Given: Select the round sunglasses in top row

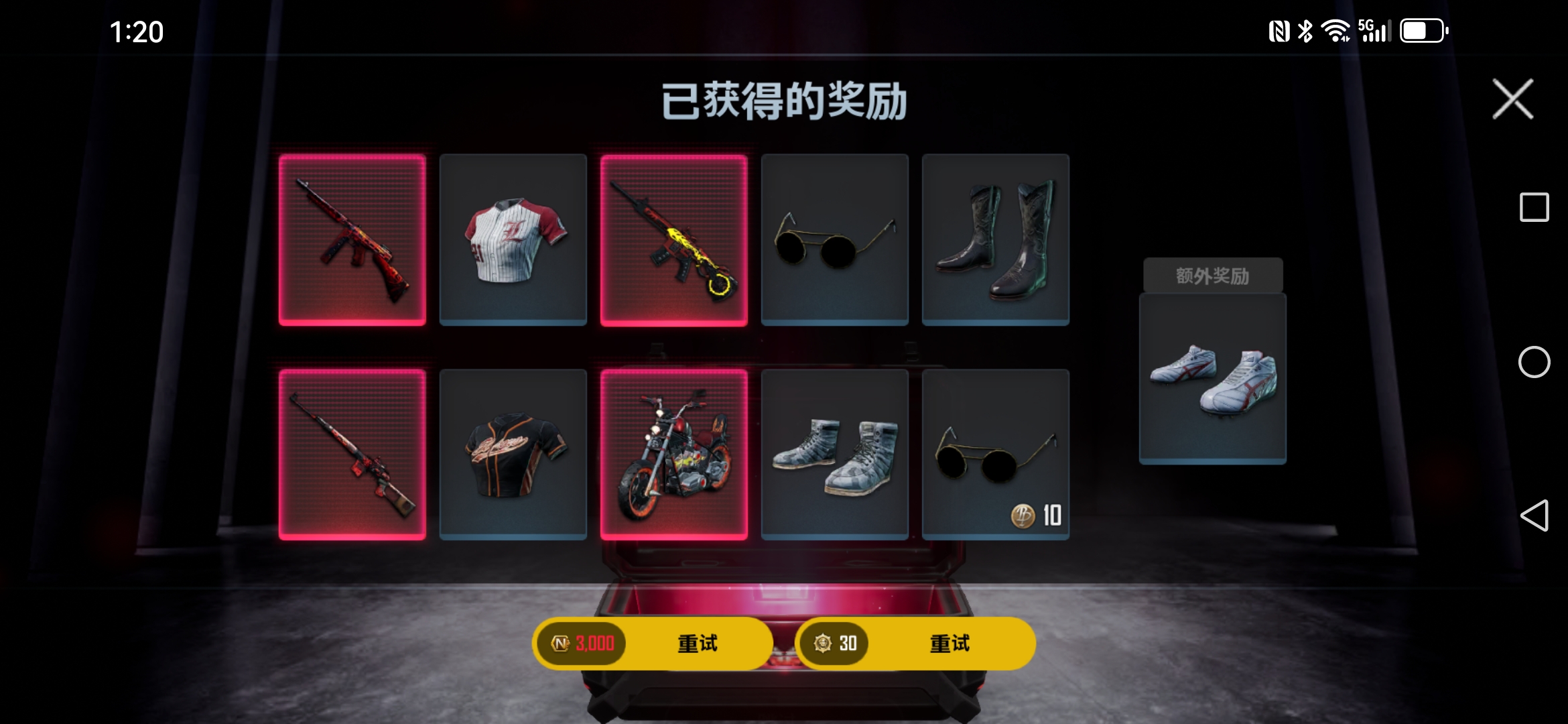Looking at the screenshot, I should [x=834, y=239].
